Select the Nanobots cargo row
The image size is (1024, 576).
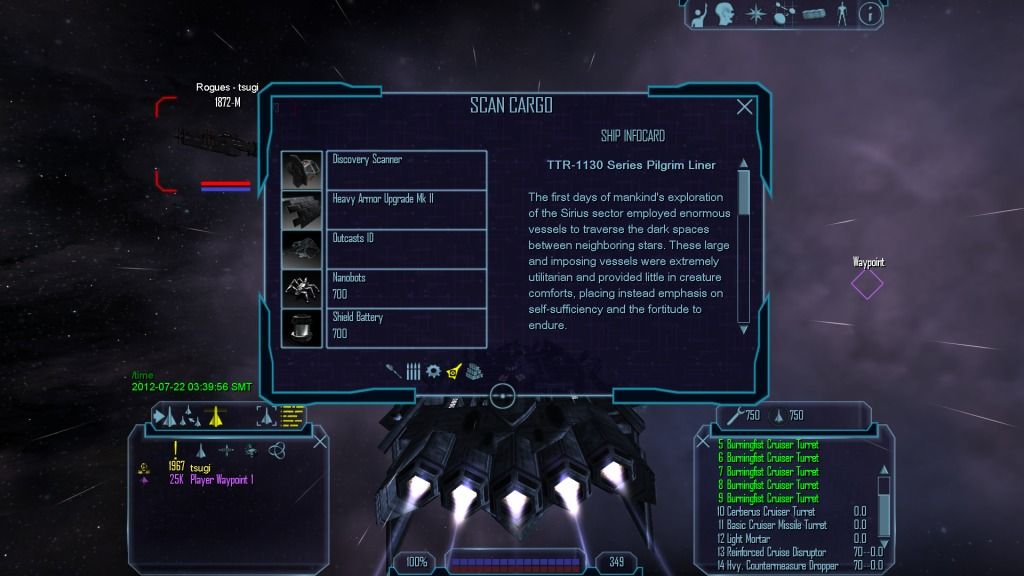(x=406, y=288)
